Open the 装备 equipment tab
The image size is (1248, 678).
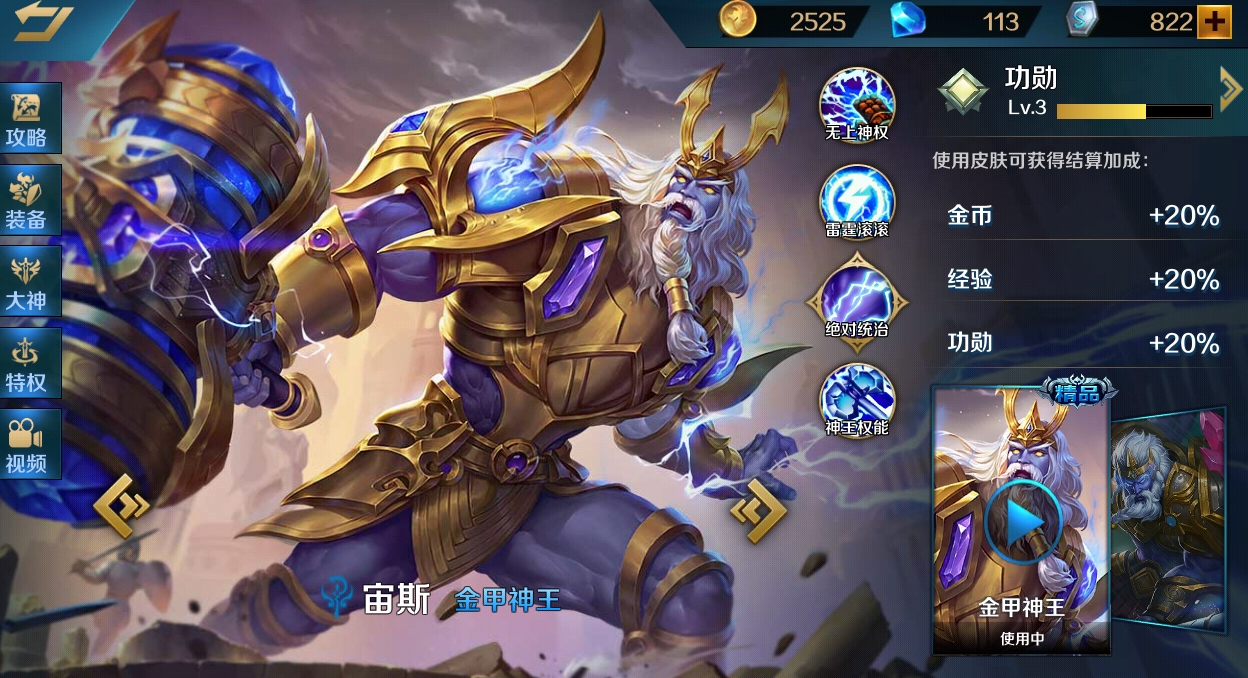tap(28, 201)
